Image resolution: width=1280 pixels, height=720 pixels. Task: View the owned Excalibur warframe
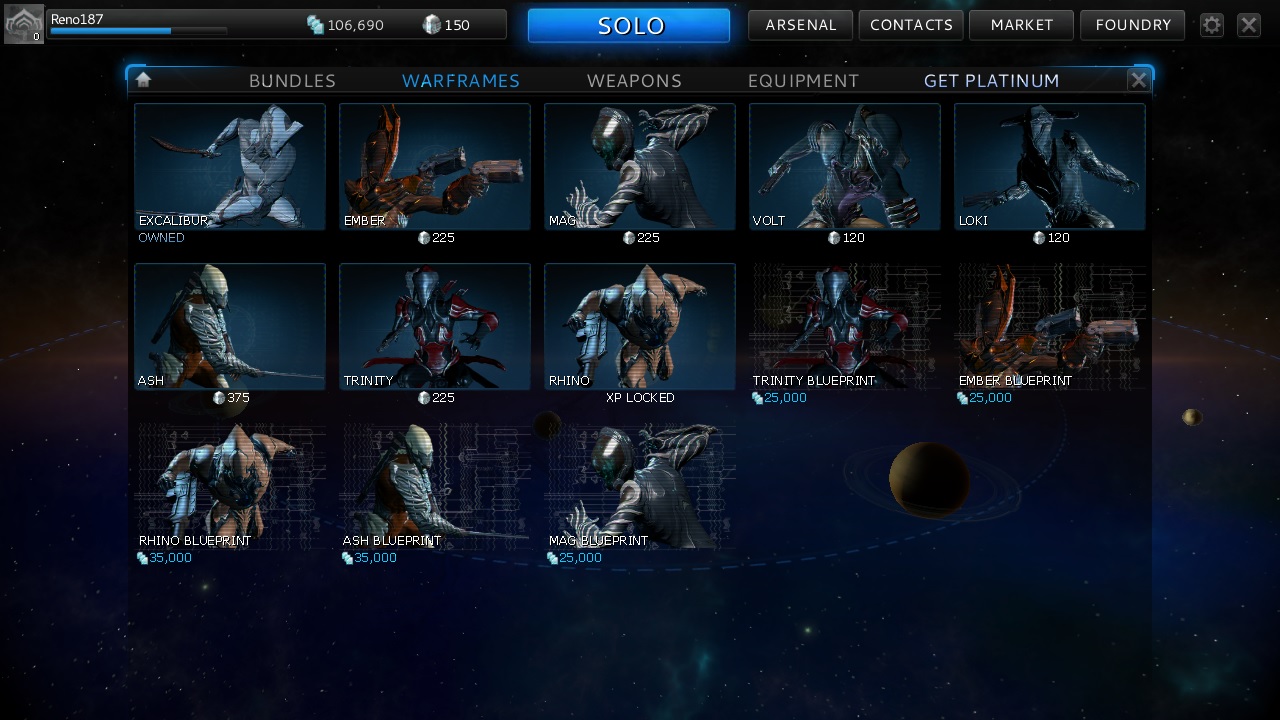(229, 167)
